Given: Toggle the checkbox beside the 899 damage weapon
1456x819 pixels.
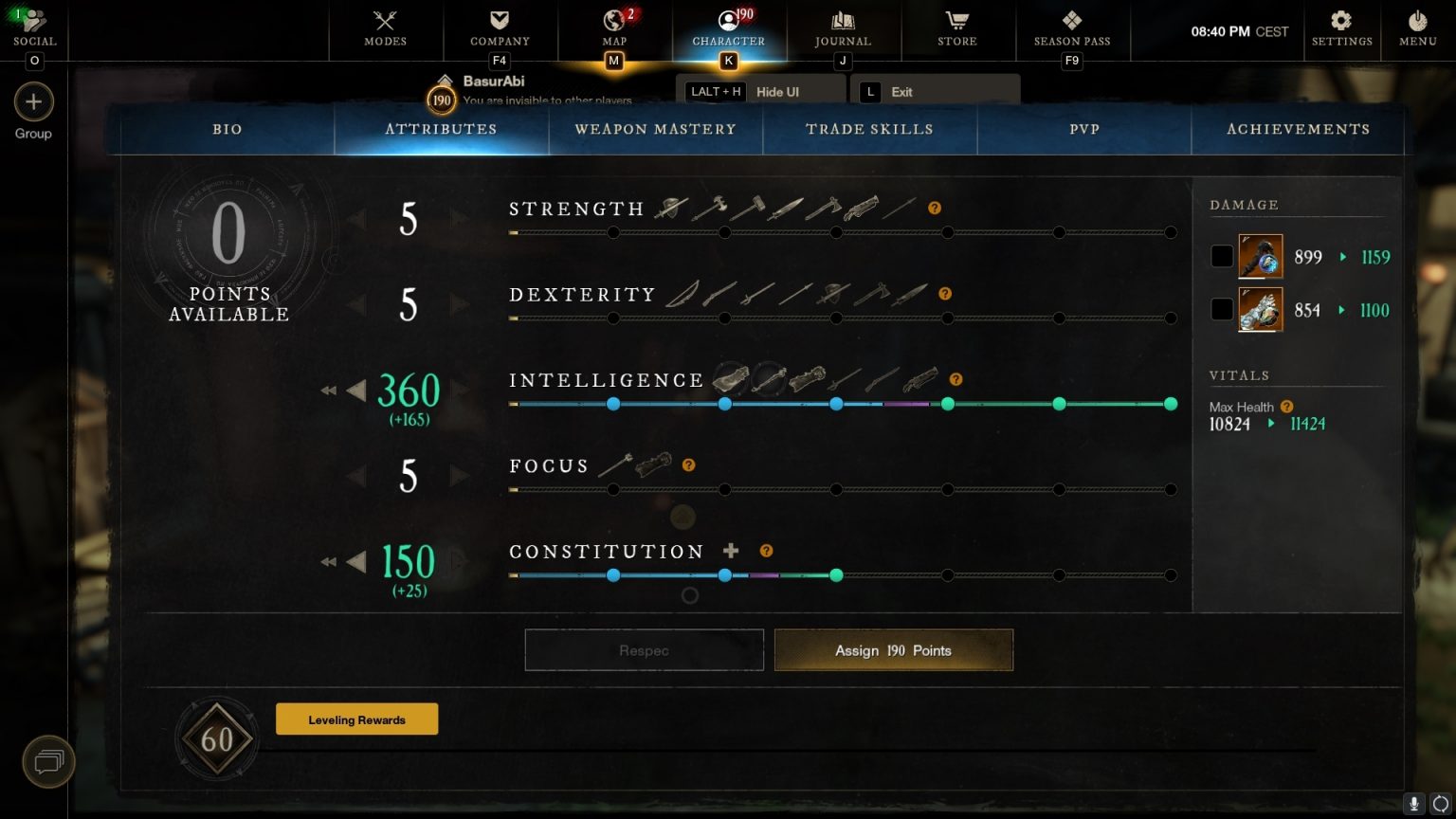Looking at the screenshot, I should (1222, 256).
